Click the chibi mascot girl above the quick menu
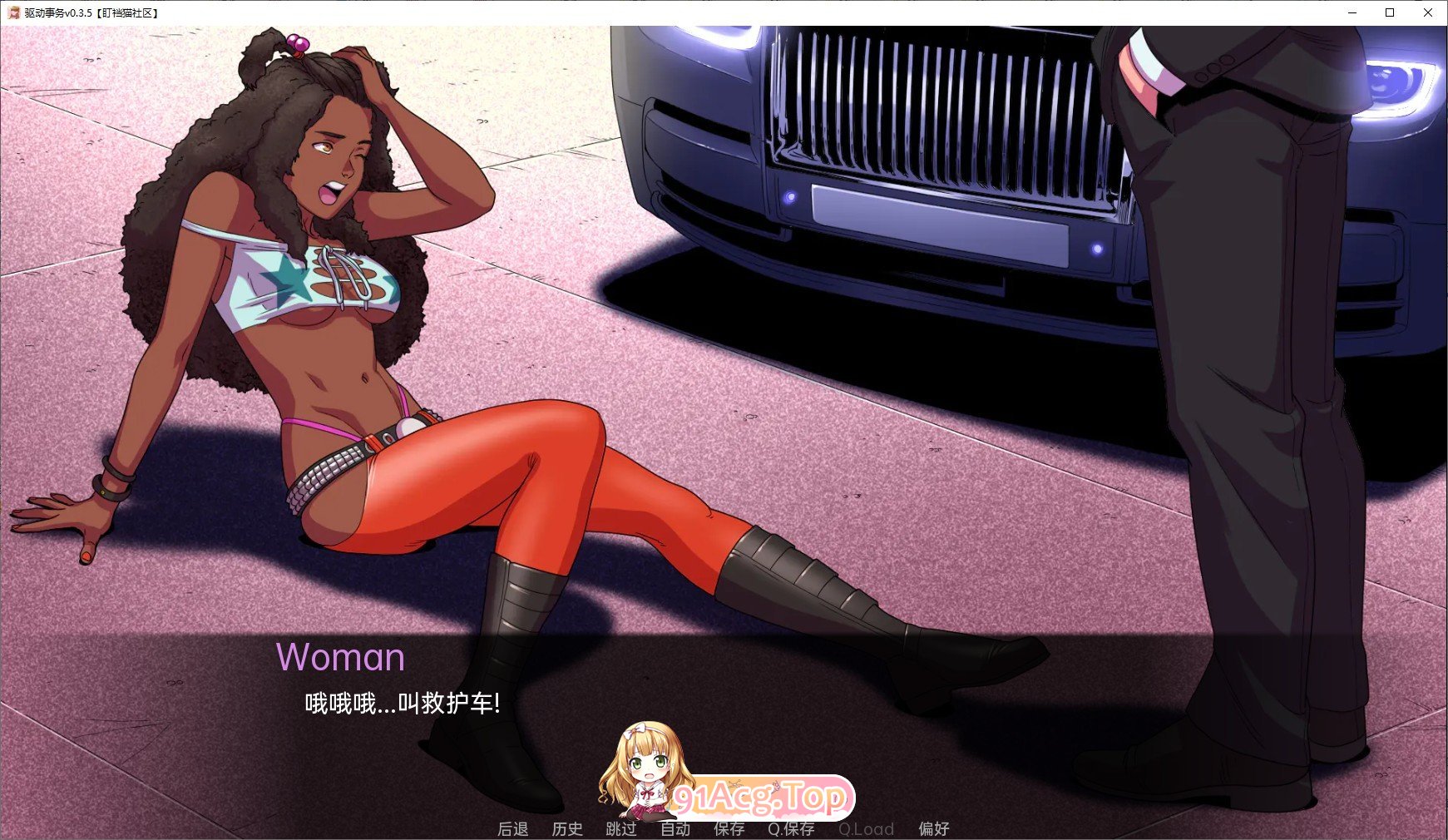The width and height of the screenshot is (1448, 840). [645, 769]
